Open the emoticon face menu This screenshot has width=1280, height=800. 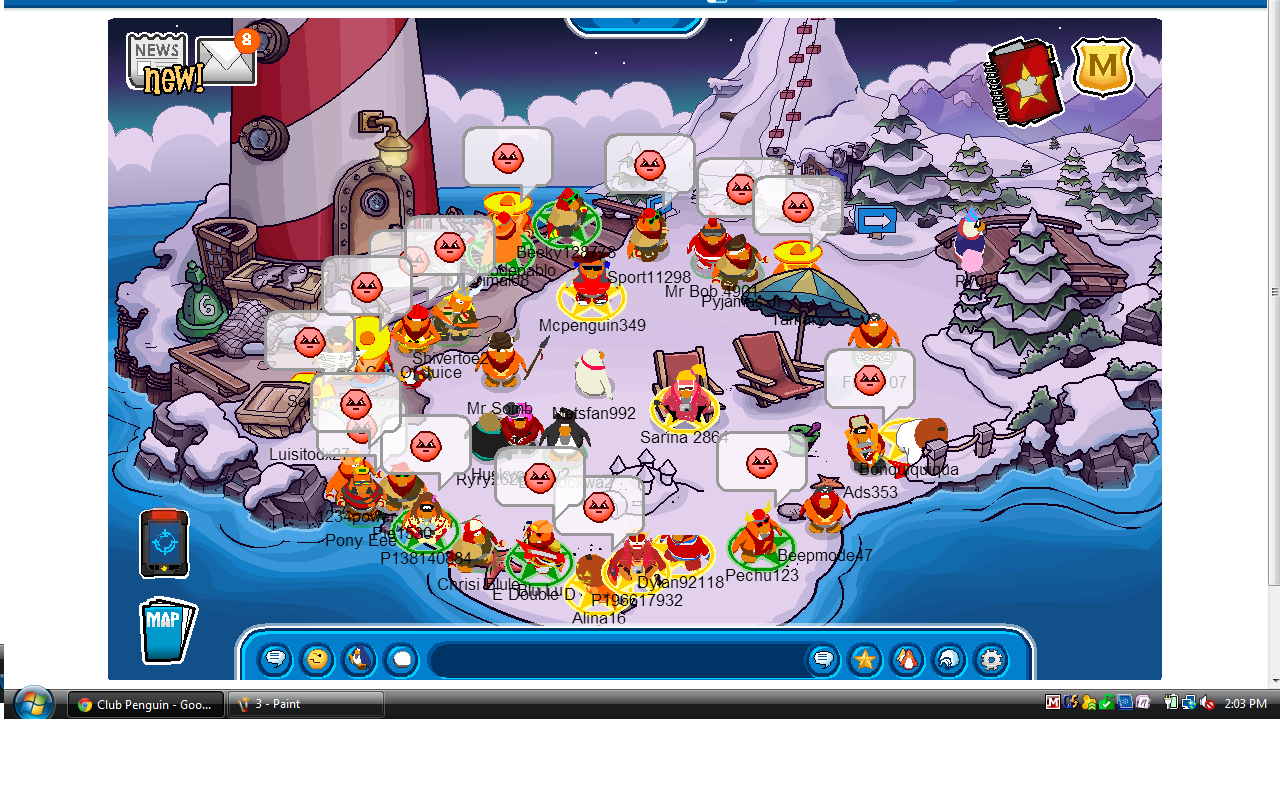(x=317, y=660)
